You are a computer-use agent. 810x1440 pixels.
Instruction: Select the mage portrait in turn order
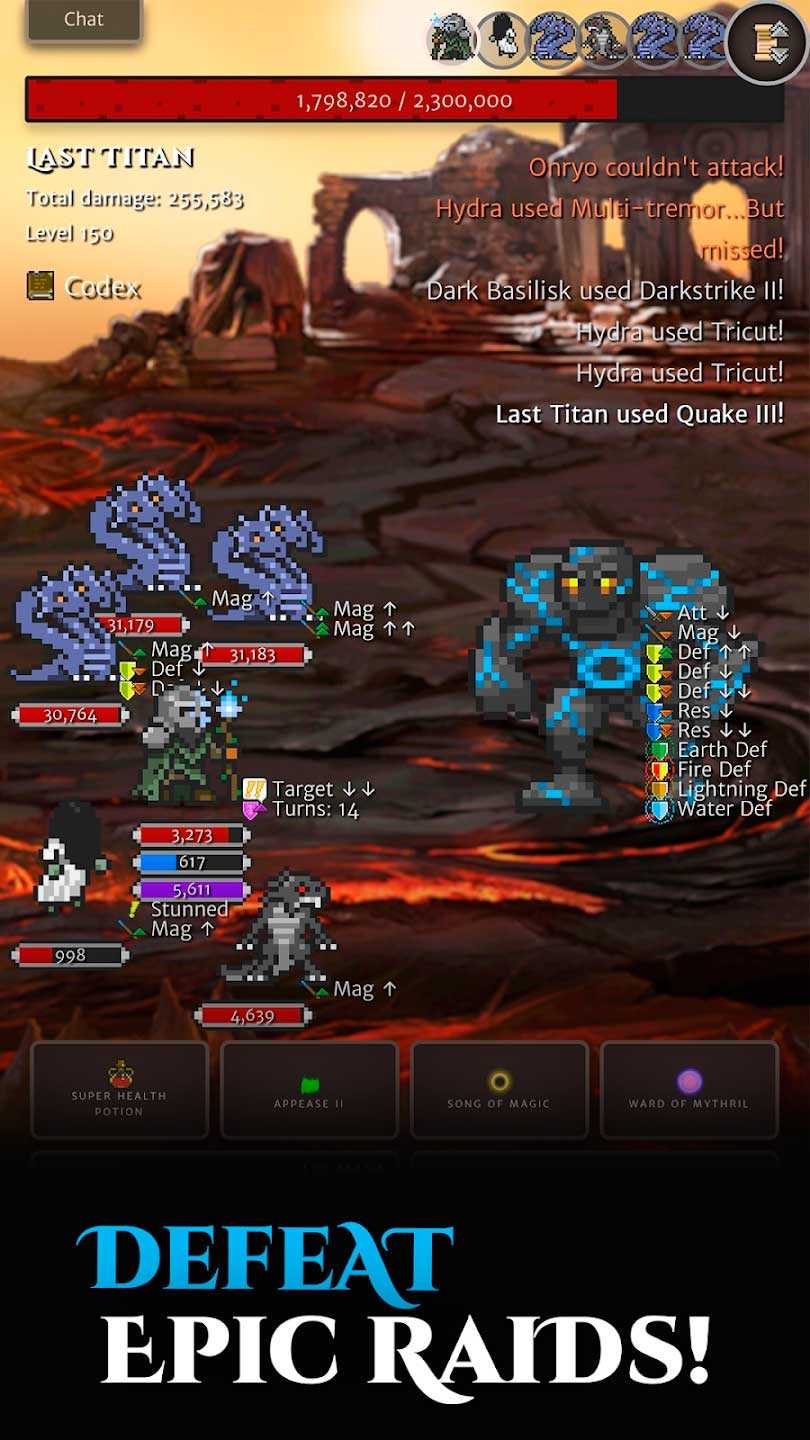(452, 39)
